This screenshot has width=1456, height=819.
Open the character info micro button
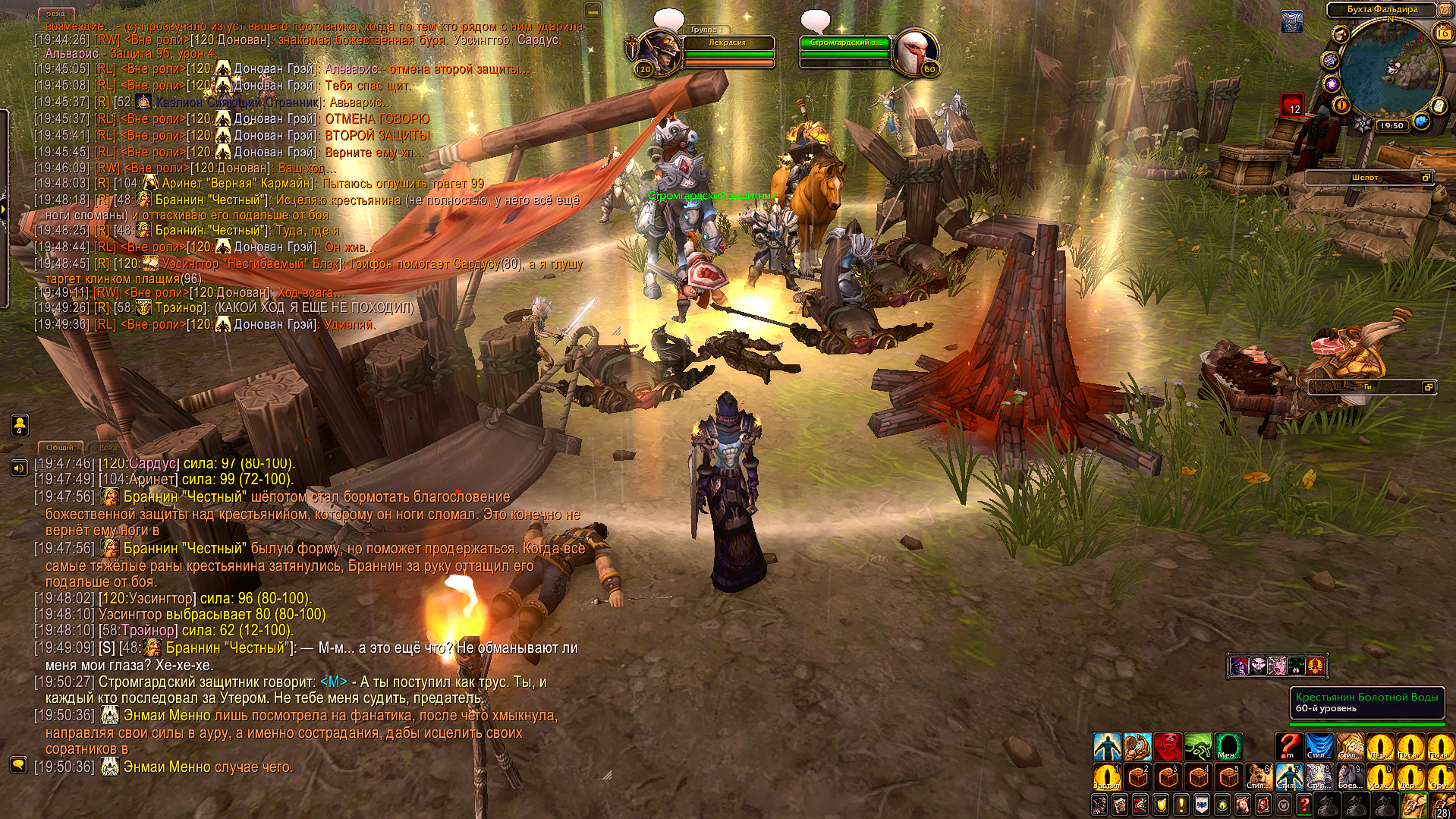(x=1100, y=805)
